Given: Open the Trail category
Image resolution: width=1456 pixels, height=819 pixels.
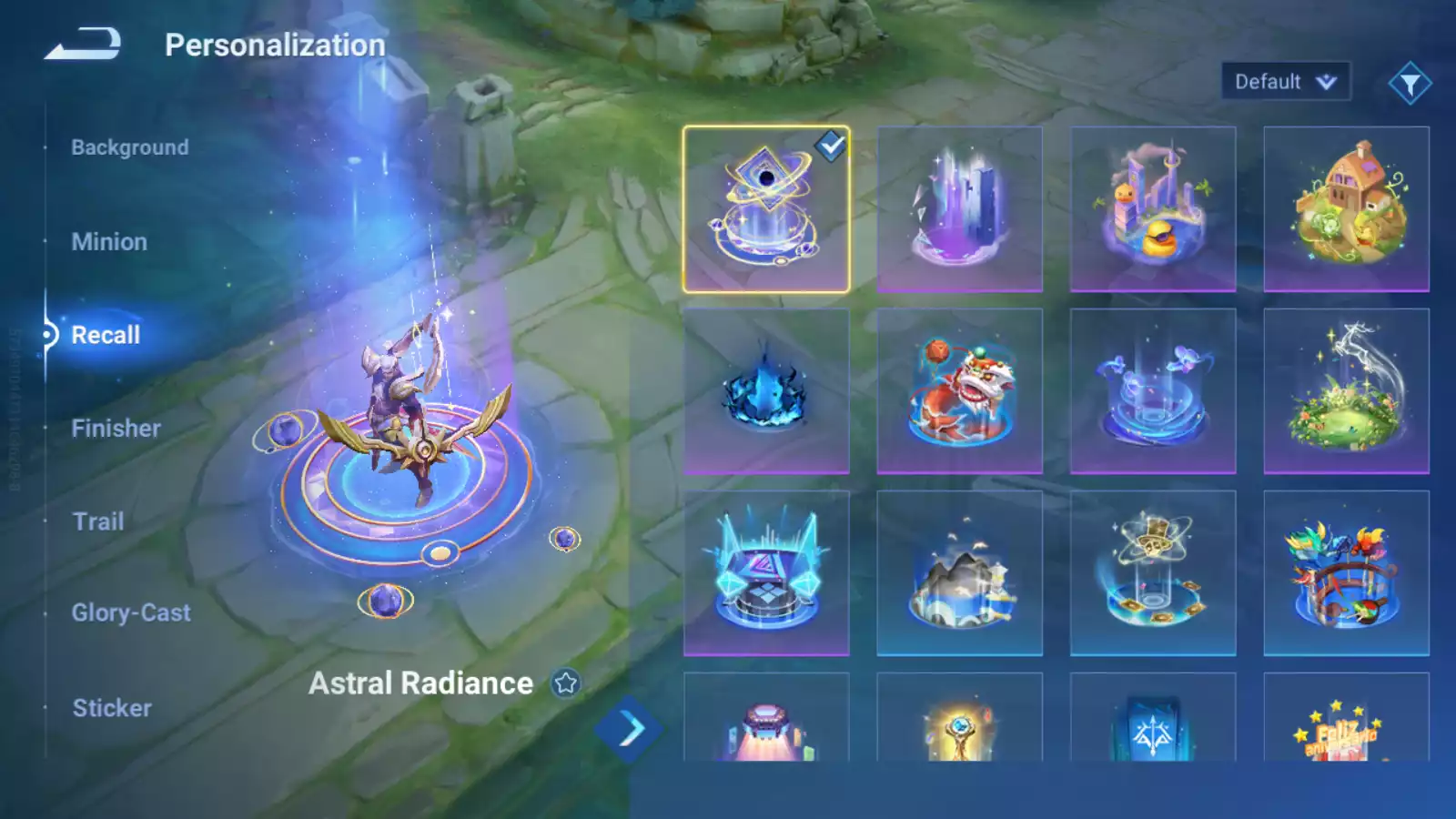Looking at the screenshot, I should pyautogui.click(x=98, y=521).
